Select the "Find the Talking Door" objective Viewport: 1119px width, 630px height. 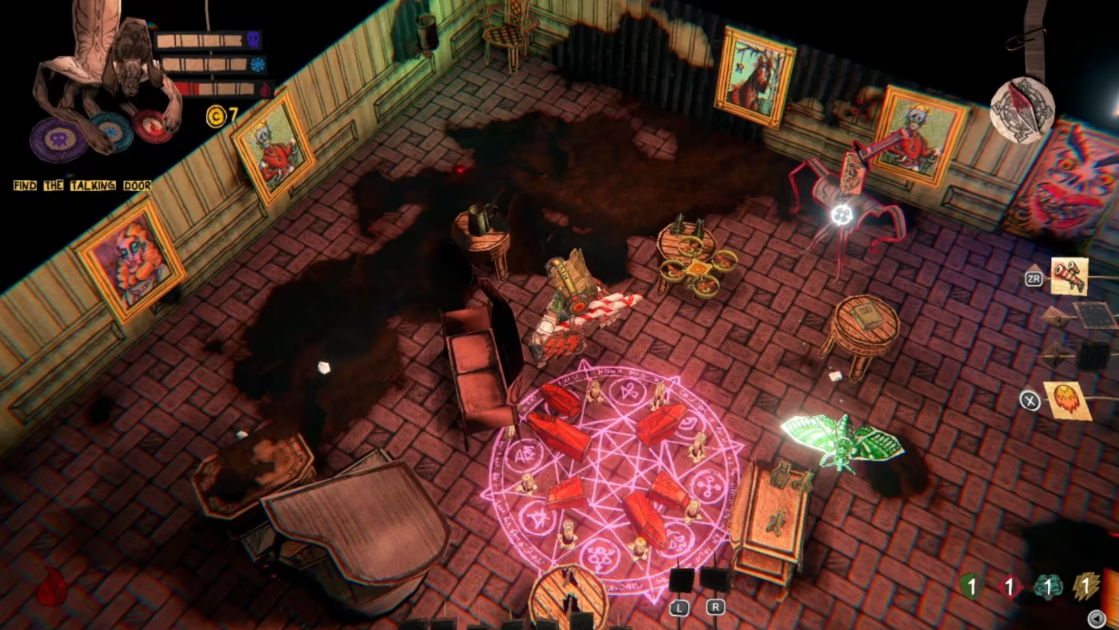point(82,185)
